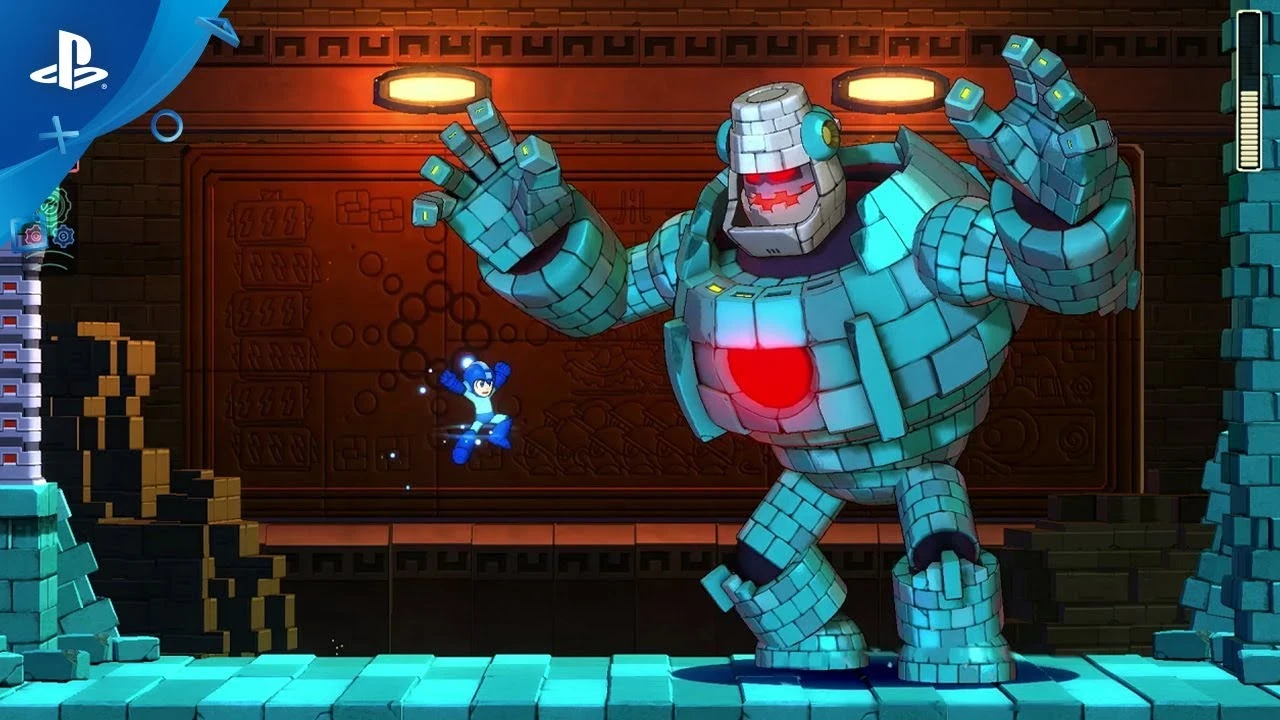Click the blue gear icon below the green one
The height and width of the screenshot is (720, 1280).
pyautogui.click(x=64, y=236)
